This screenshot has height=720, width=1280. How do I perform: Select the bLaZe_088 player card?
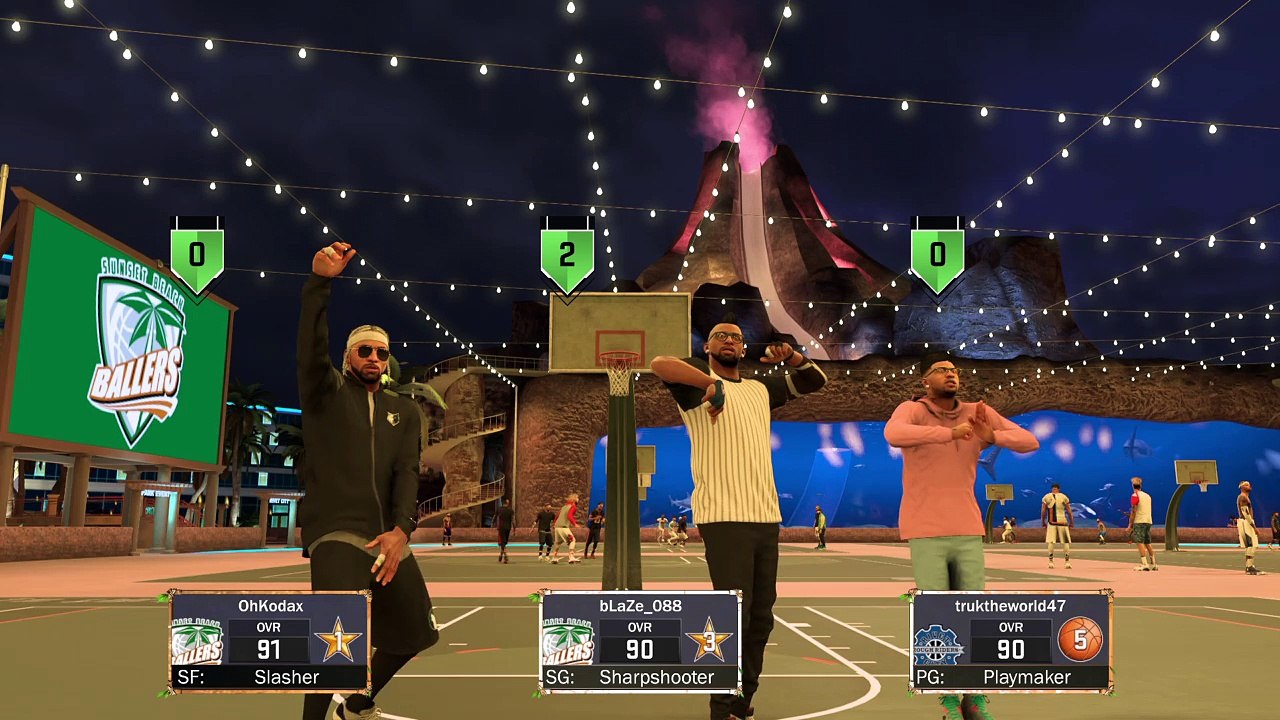click(640, 641)
